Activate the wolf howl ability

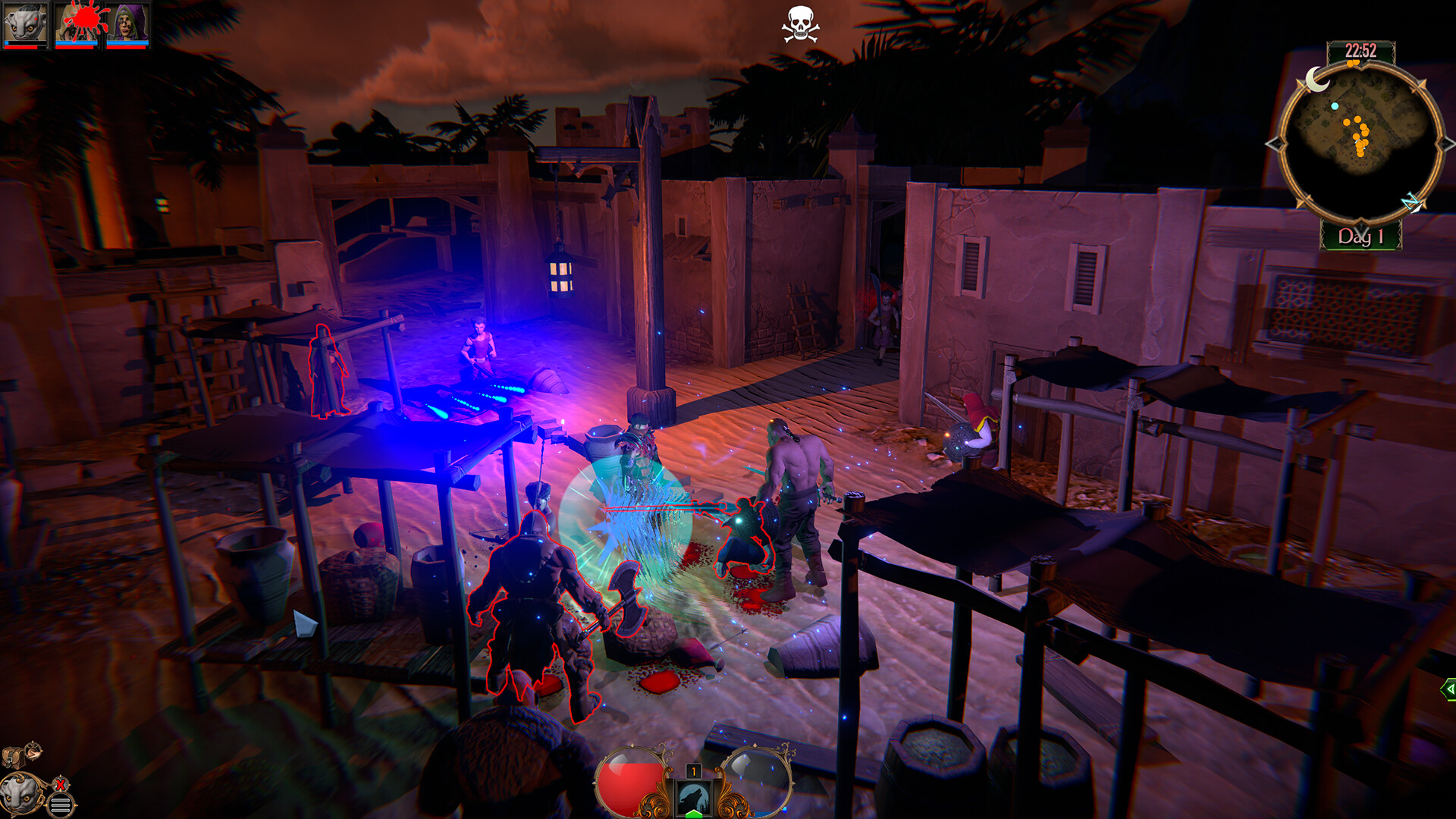click(x=692, y=795)
